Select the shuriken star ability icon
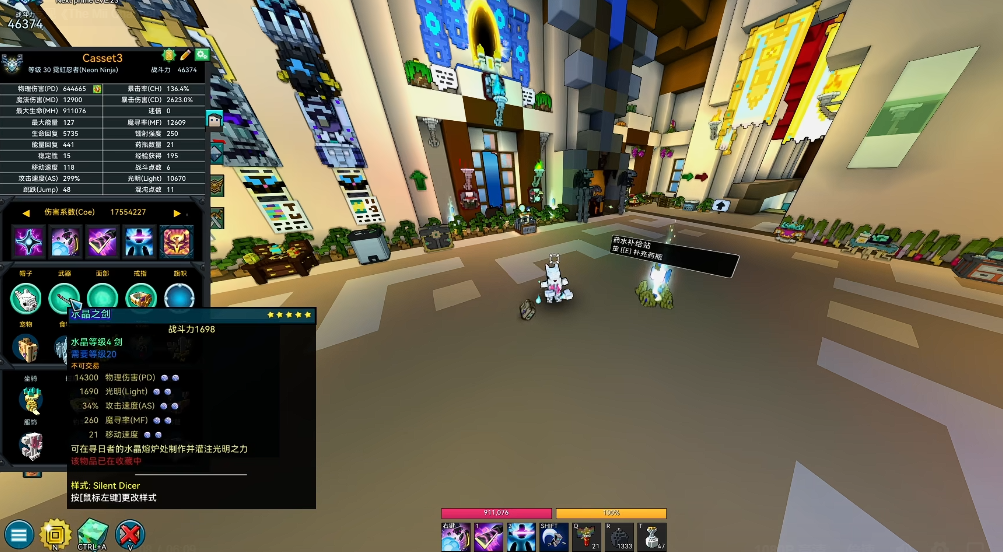1003x552 pixels. click(x=27, y=241)
